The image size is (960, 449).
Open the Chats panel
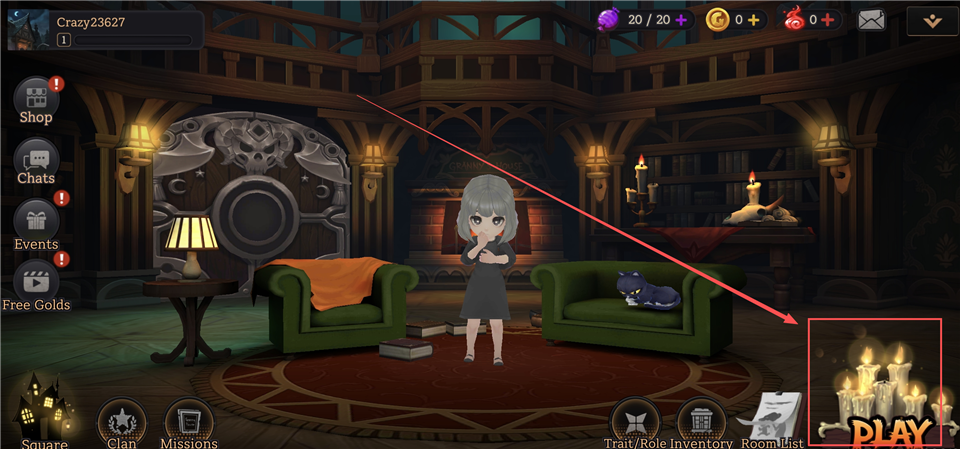click(x=36, y=161)
